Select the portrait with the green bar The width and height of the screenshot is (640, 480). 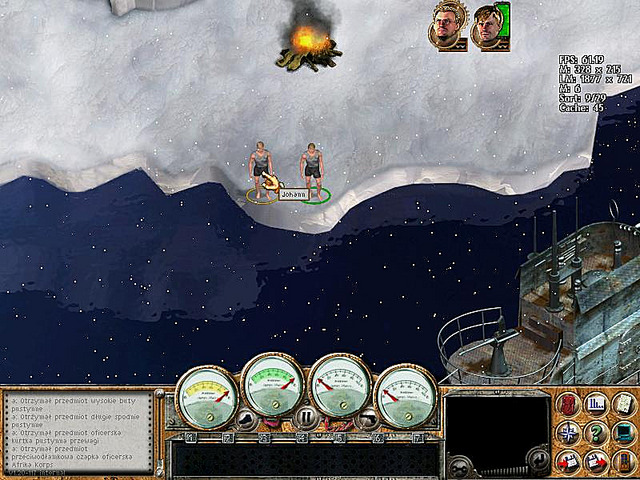point(490,25)
